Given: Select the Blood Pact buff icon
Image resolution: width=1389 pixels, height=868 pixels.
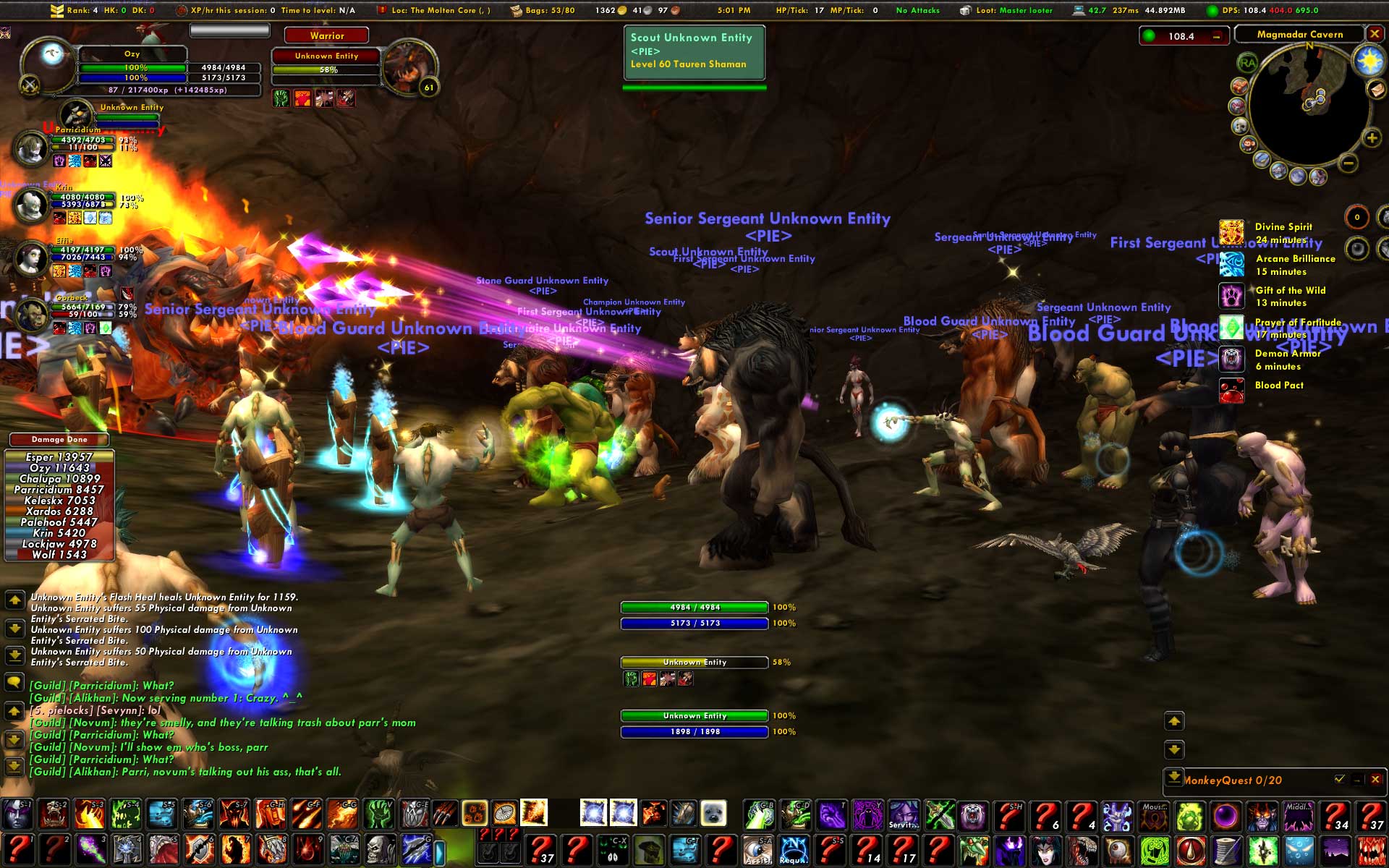Looking at the screenshot, I should click(1231, 391).
